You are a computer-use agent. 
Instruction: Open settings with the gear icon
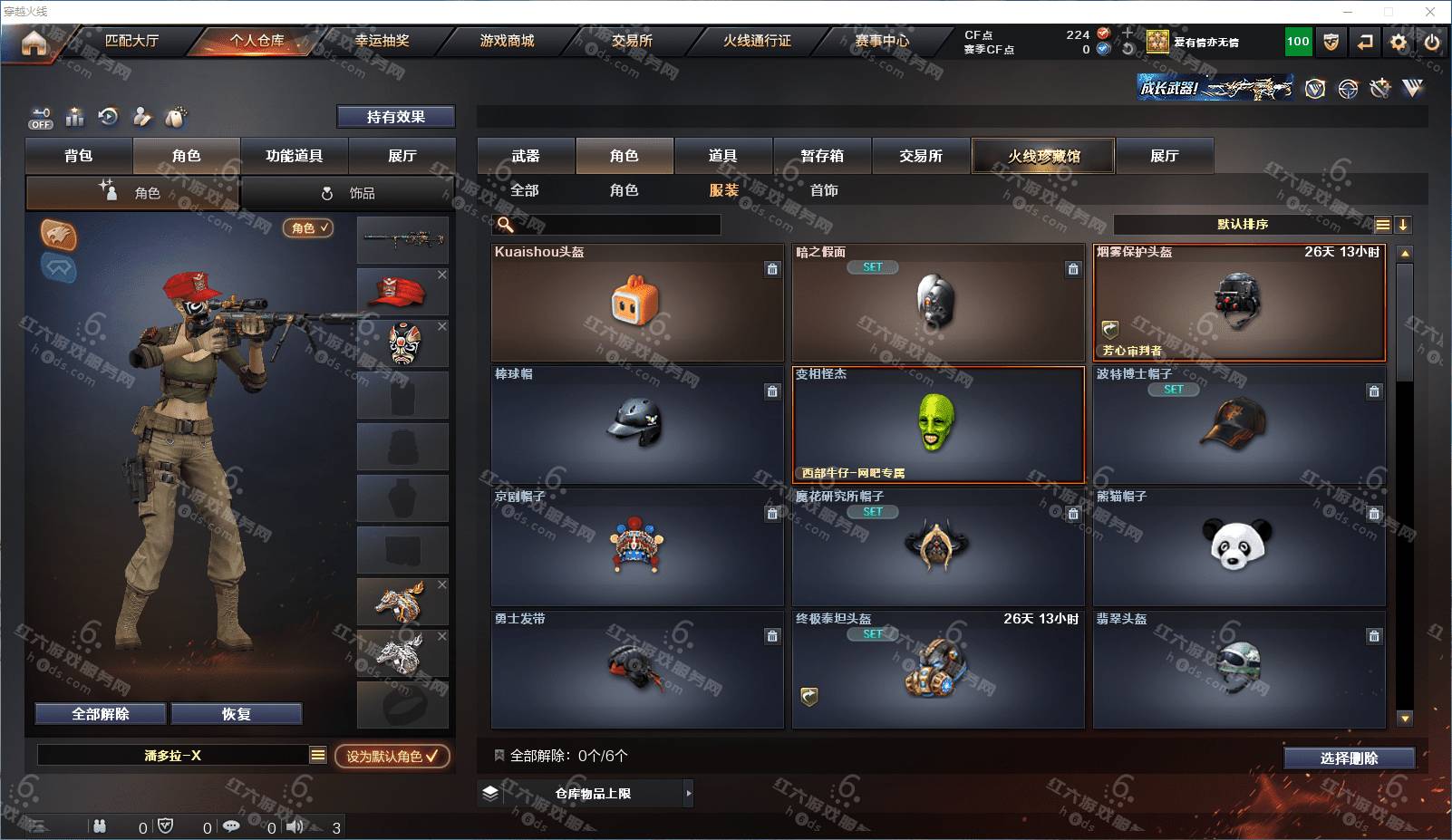point(1399,42)
